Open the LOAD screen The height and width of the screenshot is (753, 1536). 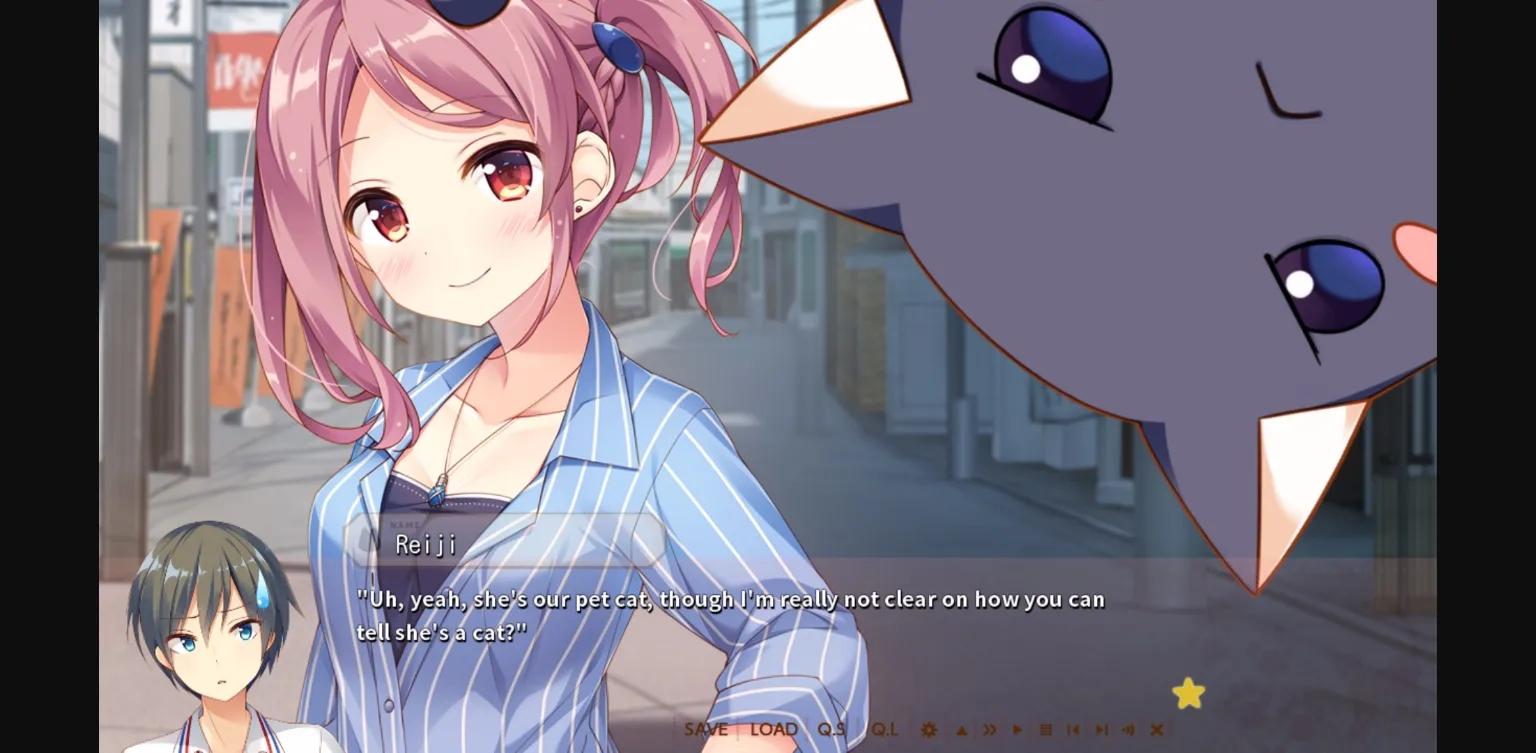773,729
